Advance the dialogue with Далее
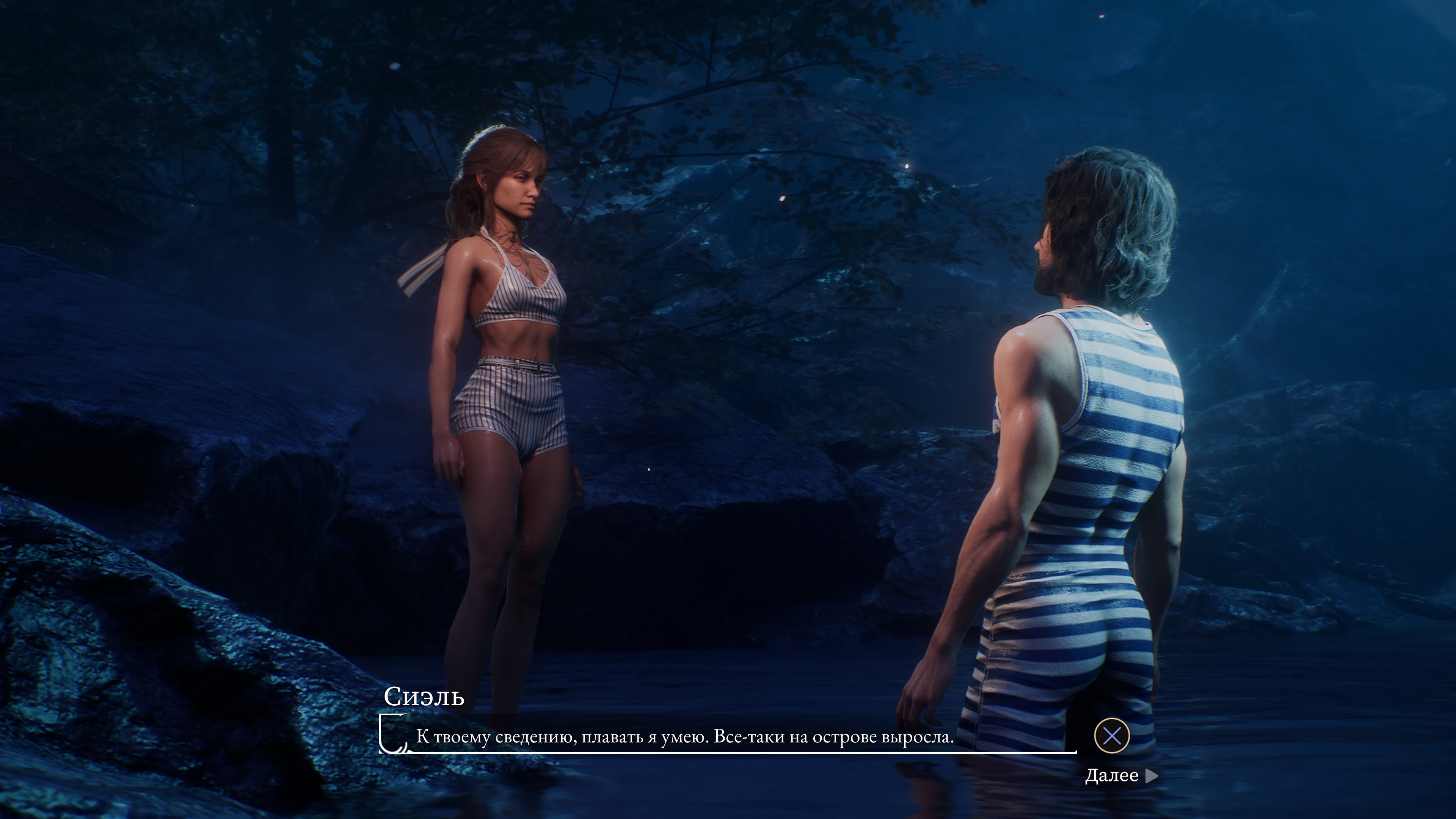Viewport: 1456px width, 819px height. click(1121, 775)
